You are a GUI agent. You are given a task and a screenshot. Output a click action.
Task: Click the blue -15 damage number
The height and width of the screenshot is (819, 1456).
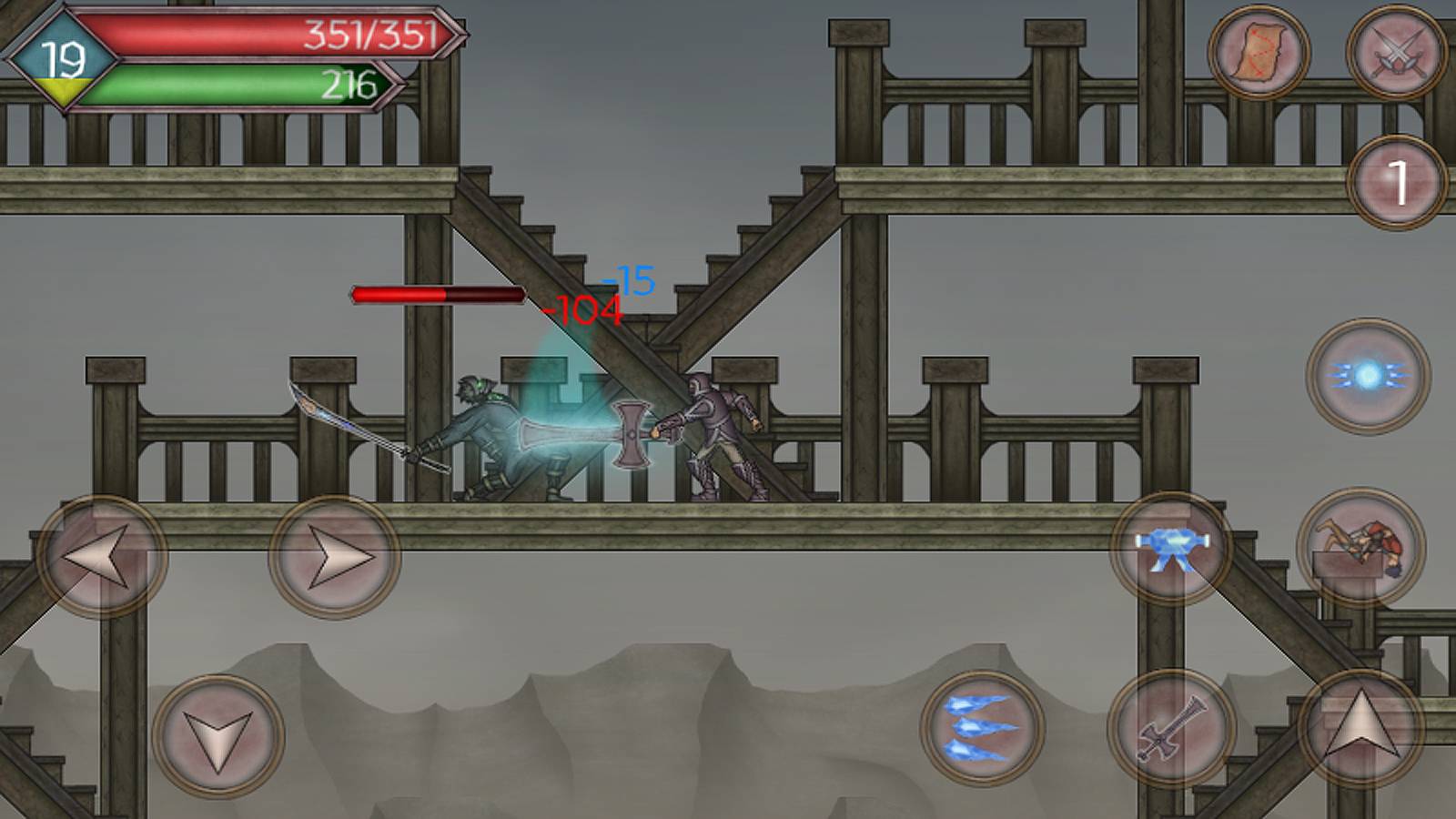coord(630,280)
